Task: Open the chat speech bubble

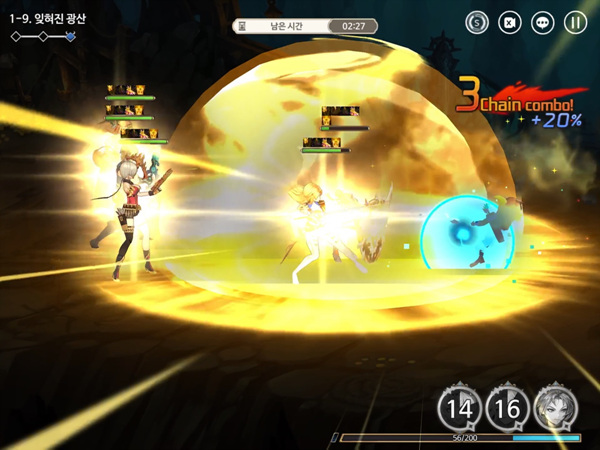Action: (542, 22)
